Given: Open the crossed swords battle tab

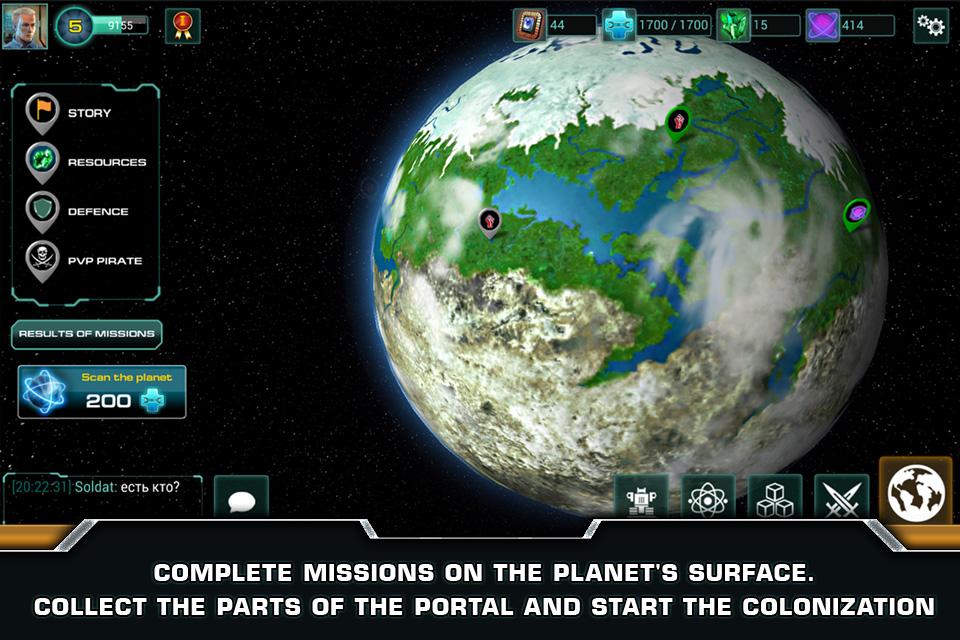Looking at the screenshot, I should tap(841, 498).
